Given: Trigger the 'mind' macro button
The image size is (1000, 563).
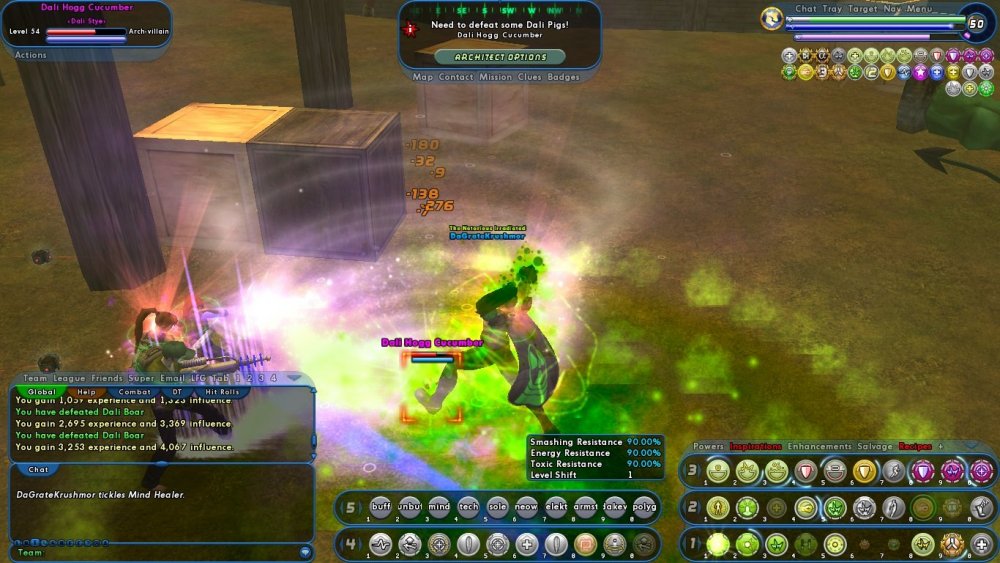Looking at the screenshot, I should (x=439, y=507).
